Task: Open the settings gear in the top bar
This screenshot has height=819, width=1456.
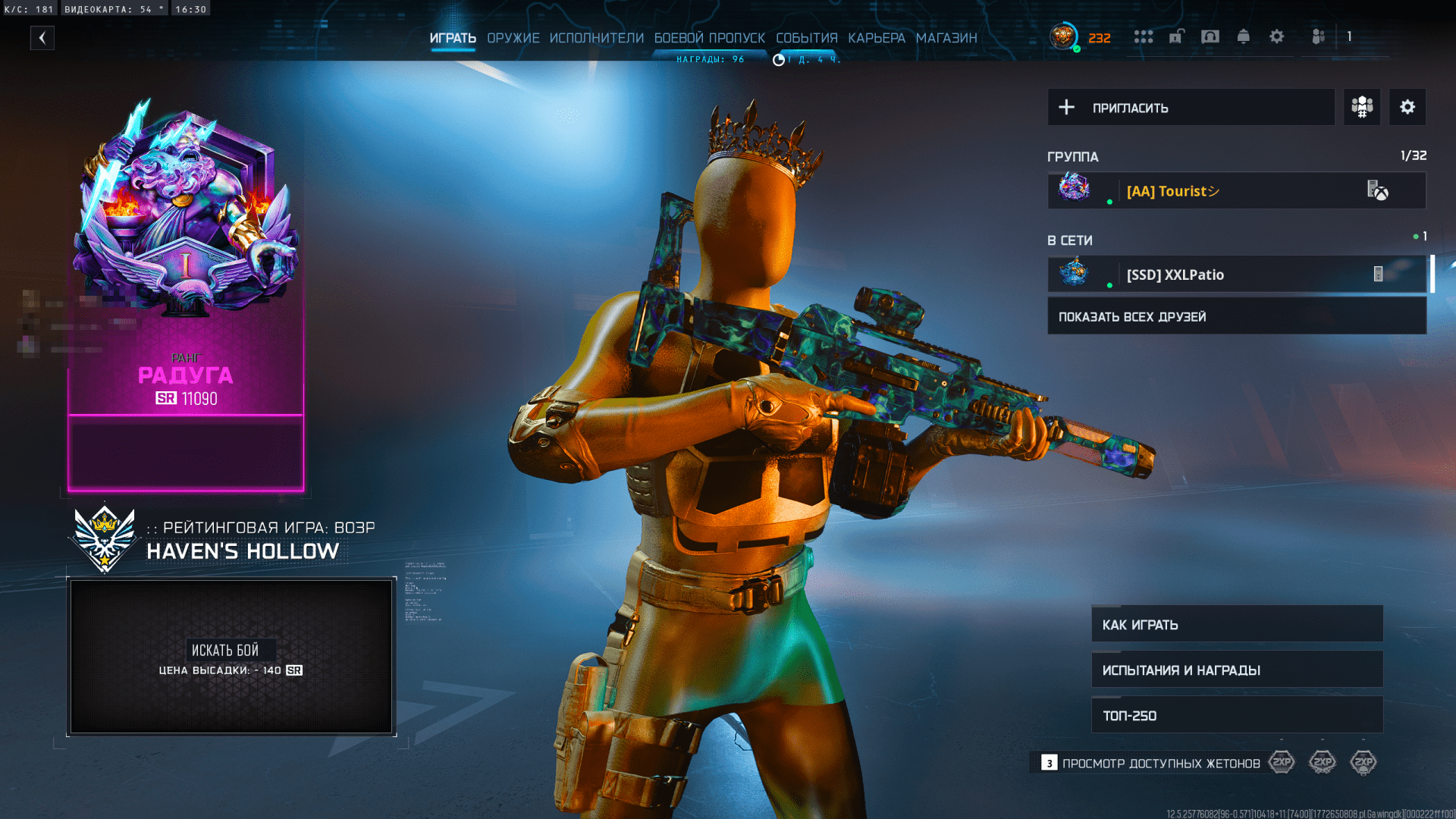Action: [x=1277, y=36]
